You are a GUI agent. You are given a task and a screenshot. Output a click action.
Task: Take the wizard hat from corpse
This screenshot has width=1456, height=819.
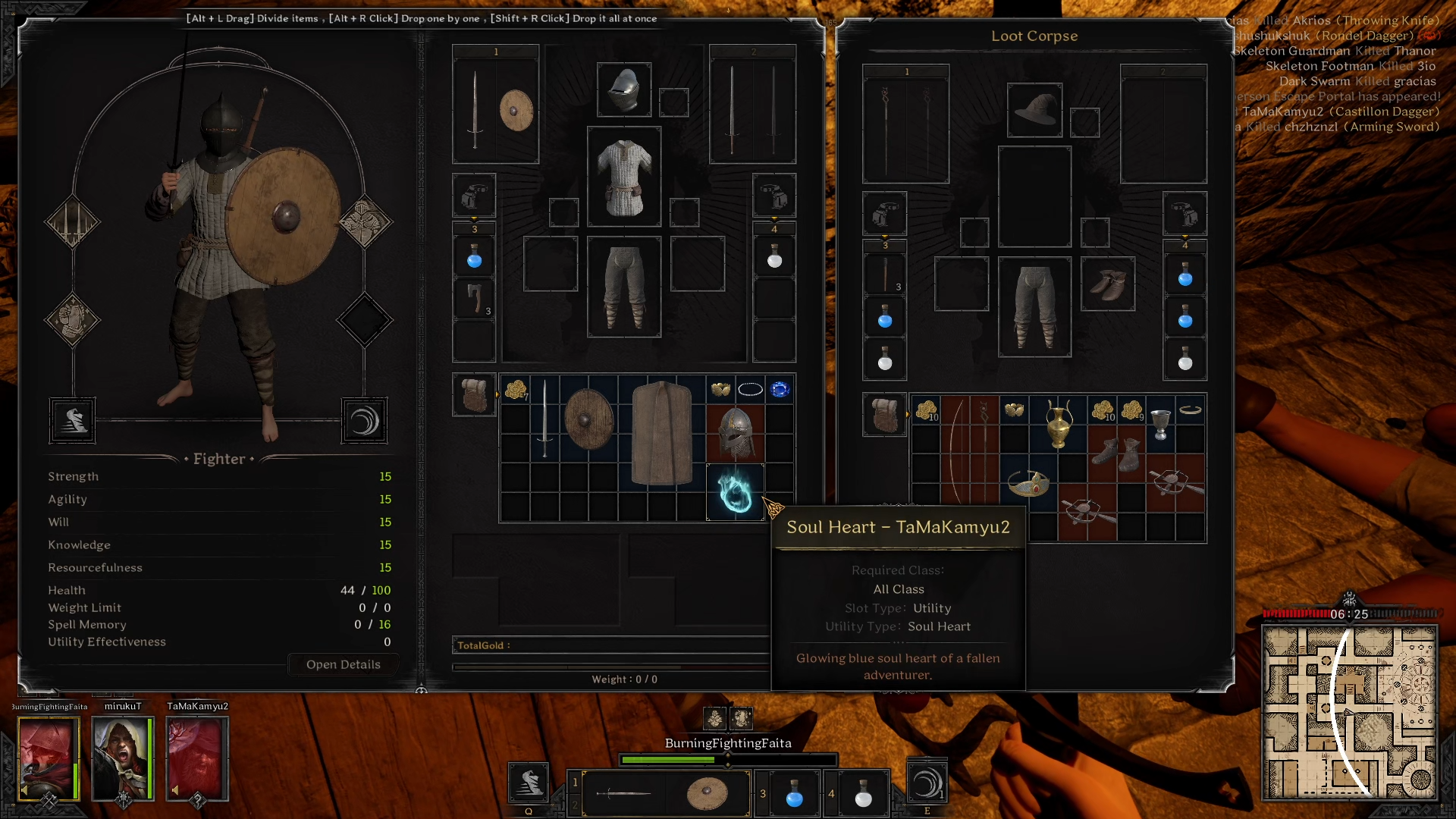point(1034,110)
